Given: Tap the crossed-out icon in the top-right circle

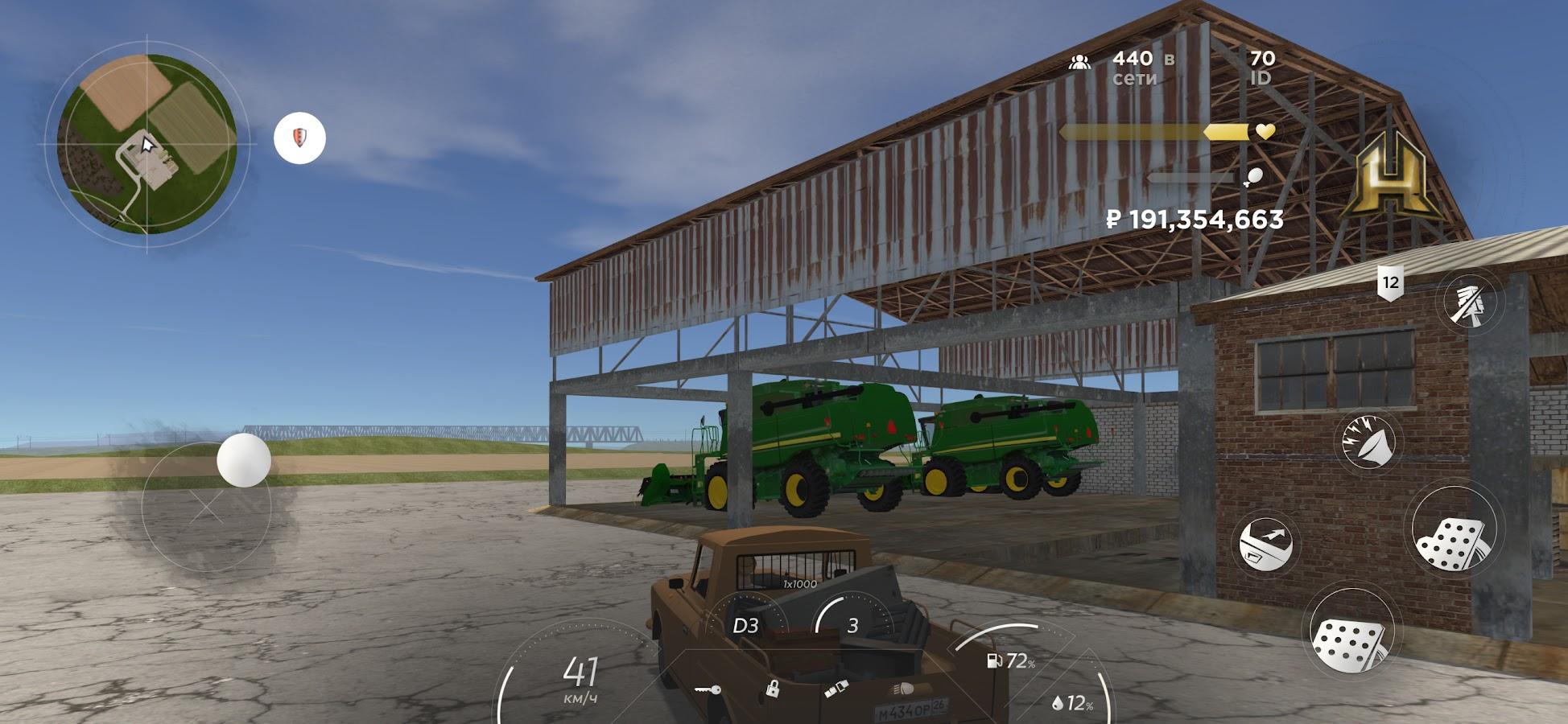Looking at the screenshot, I should click(1471, 302).
